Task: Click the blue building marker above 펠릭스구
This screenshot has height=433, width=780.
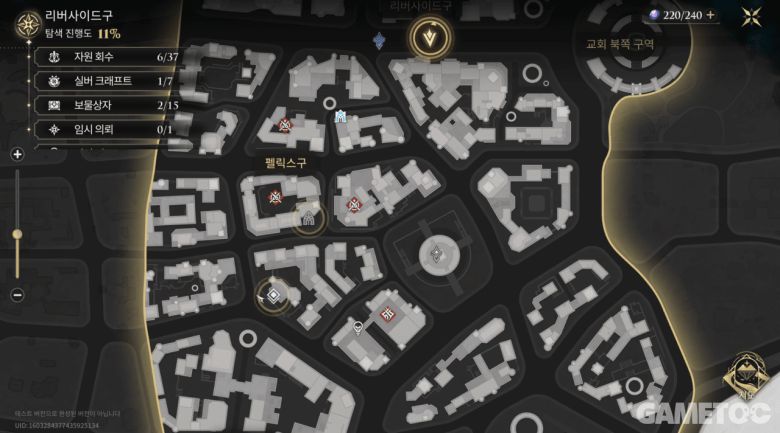Action: tap(341, 116)
